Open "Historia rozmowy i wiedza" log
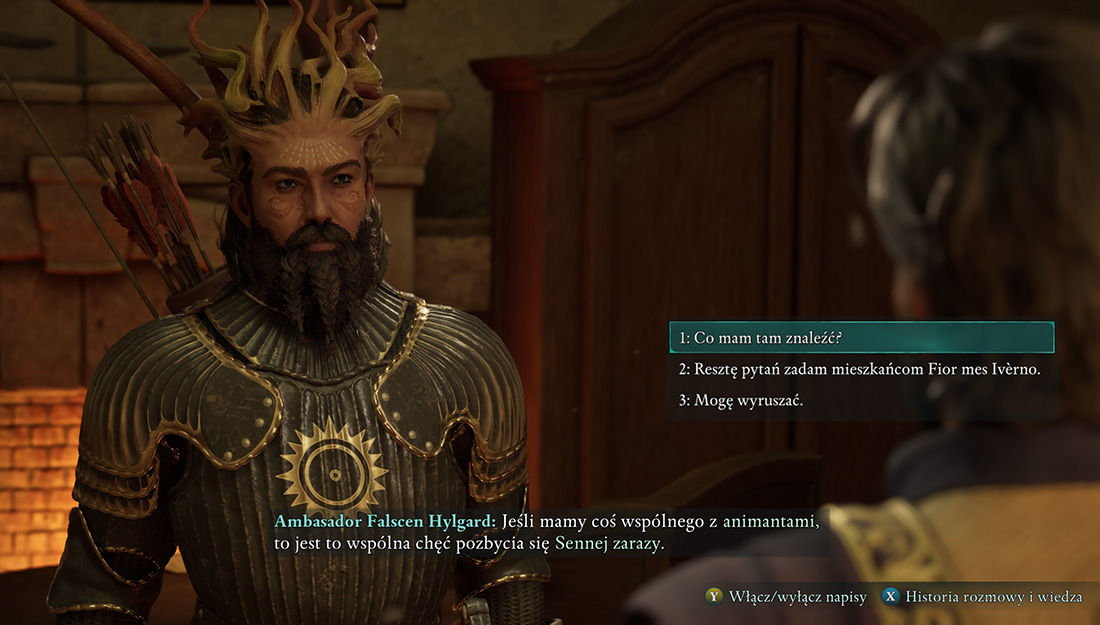 point(982,597)
